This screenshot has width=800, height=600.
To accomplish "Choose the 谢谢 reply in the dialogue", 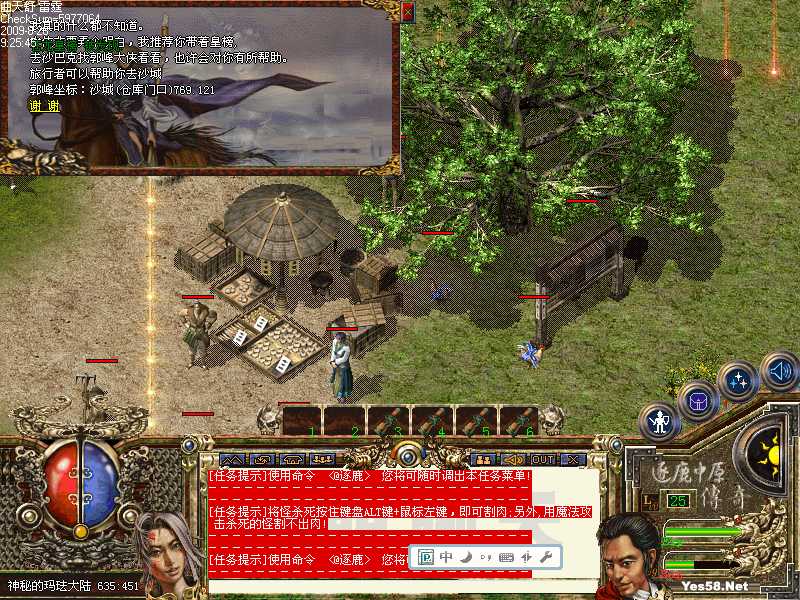I will [x=43, y=105].
